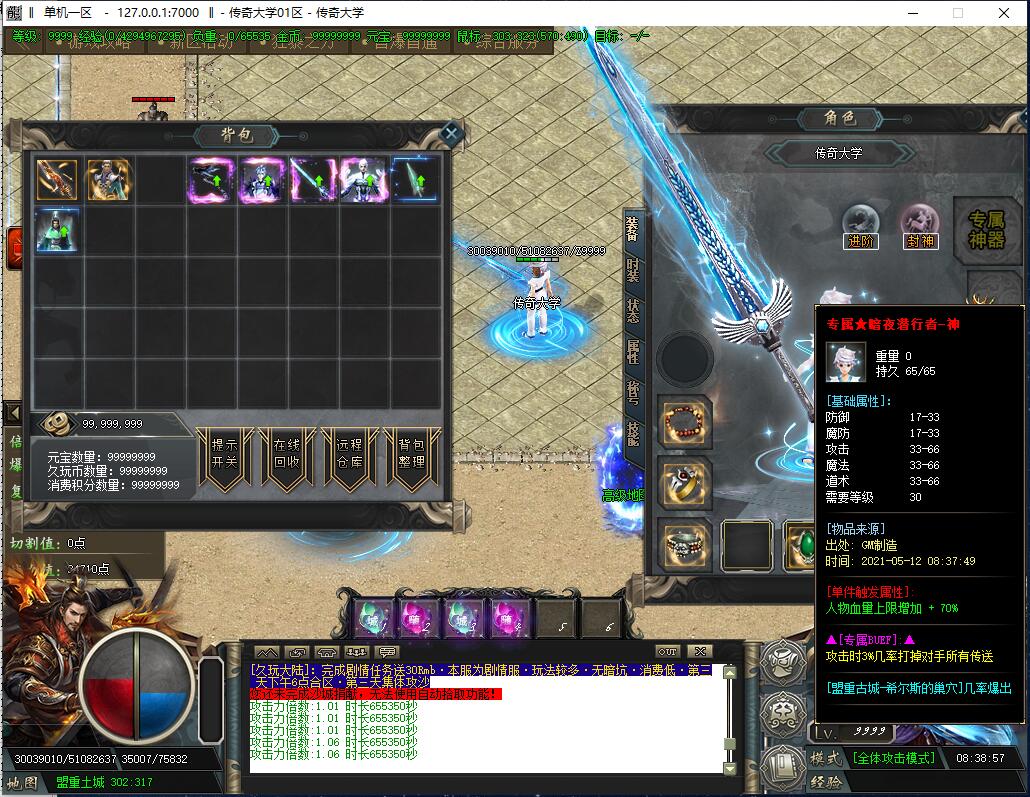Select the green-robed warrior costume item

(57, 230)
